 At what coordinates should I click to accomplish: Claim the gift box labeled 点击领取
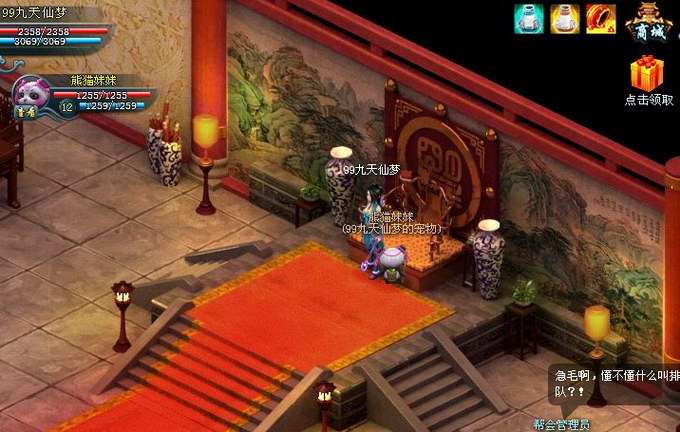tap(649, 74)
